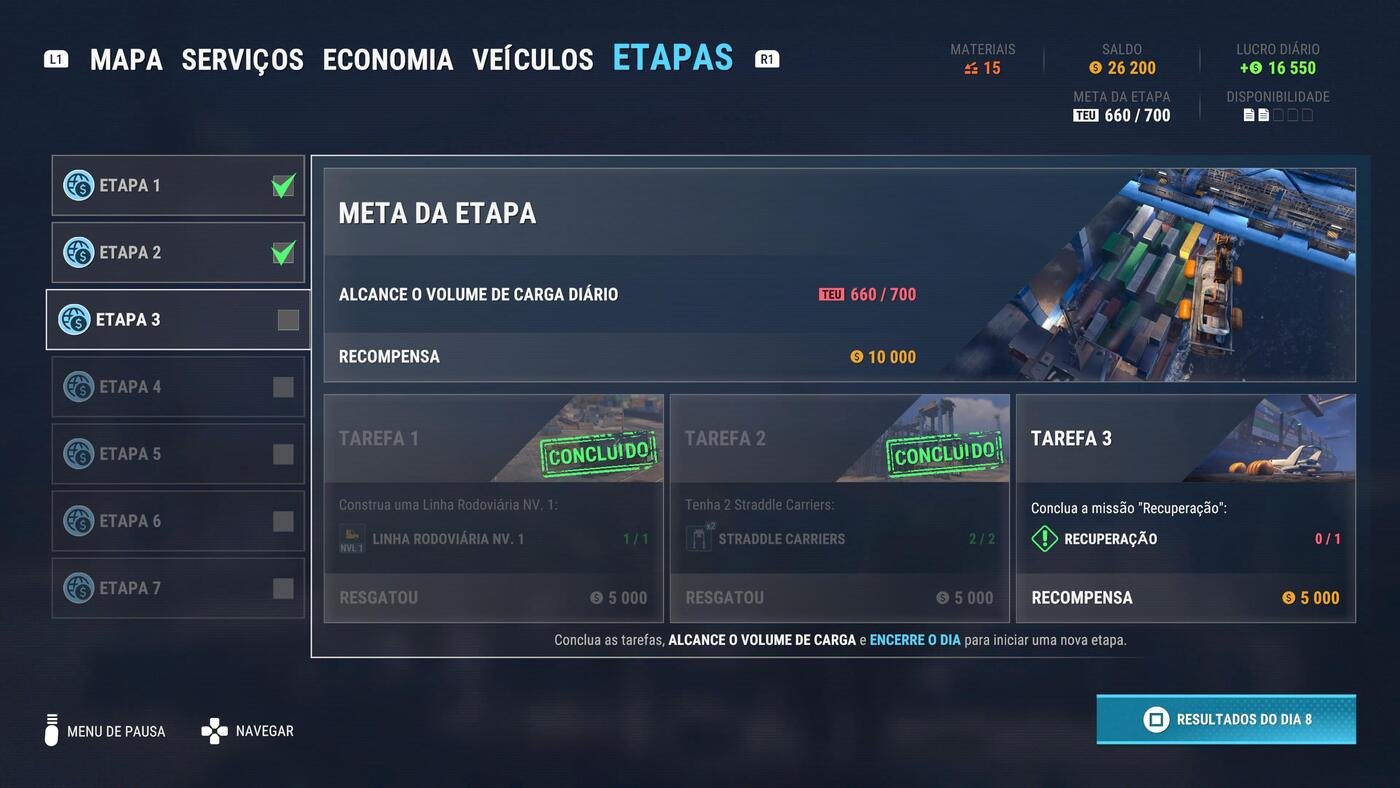Screen dimensions: 1400x788
Task: Select the Etapas tab
Action: pyautogui.click(x=672, y=58)
